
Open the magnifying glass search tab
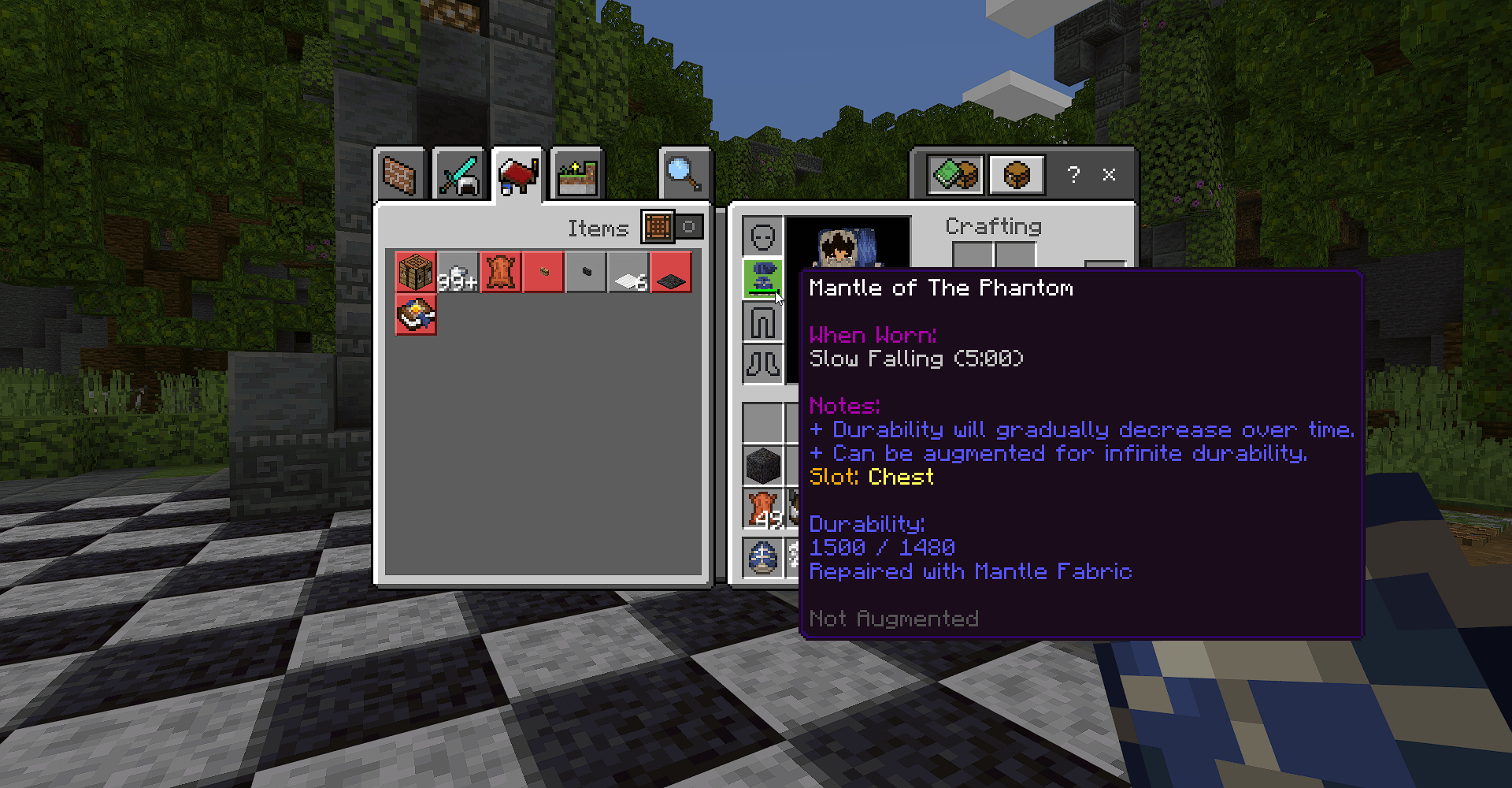coord(684,174)
